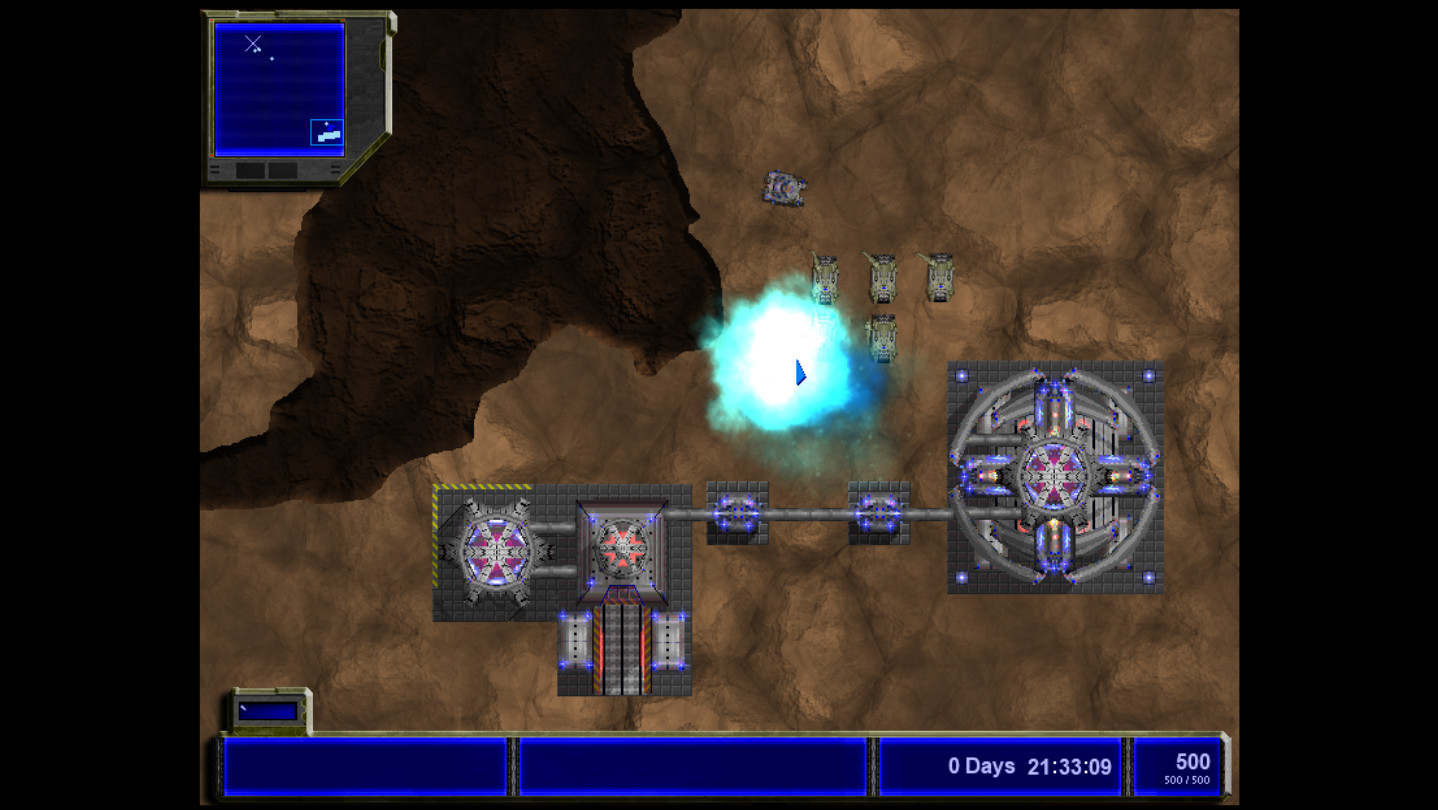Click the small radar display above the bottom bar

click(268, 710)
